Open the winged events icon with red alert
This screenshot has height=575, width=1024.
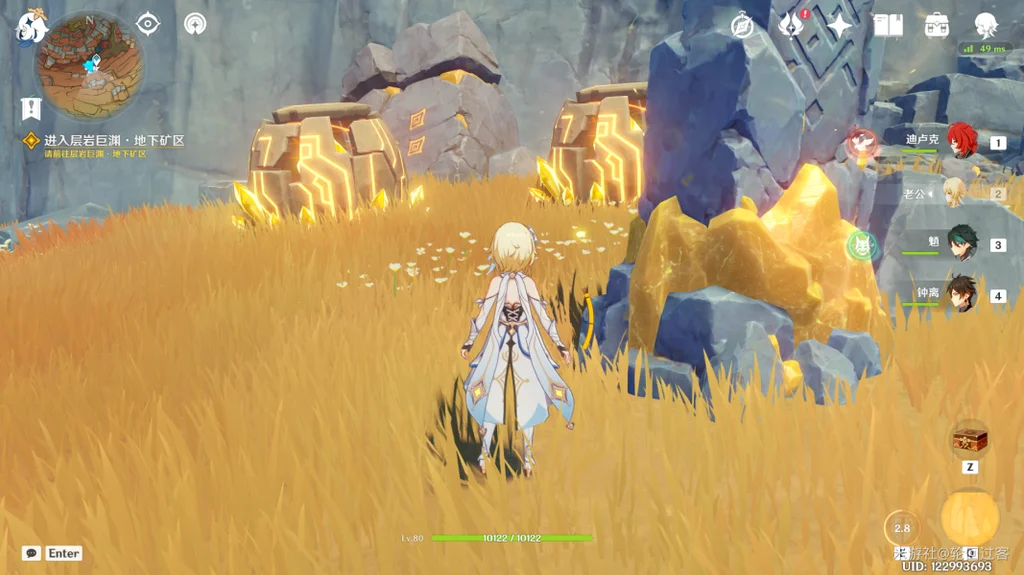pyautogui.click(x=791, y=25)
